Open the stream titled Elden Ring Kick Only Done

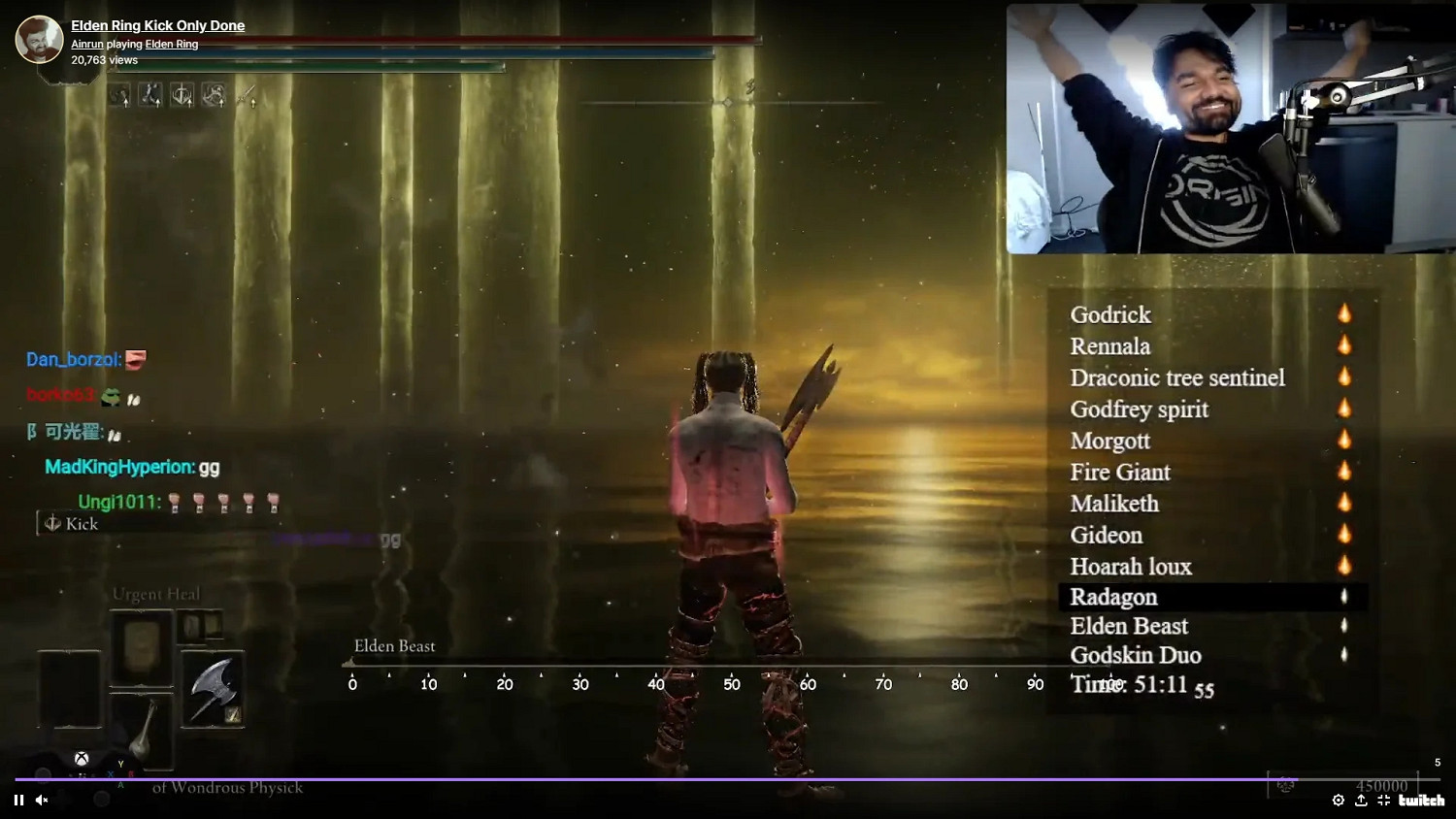(x=157, y=24)
